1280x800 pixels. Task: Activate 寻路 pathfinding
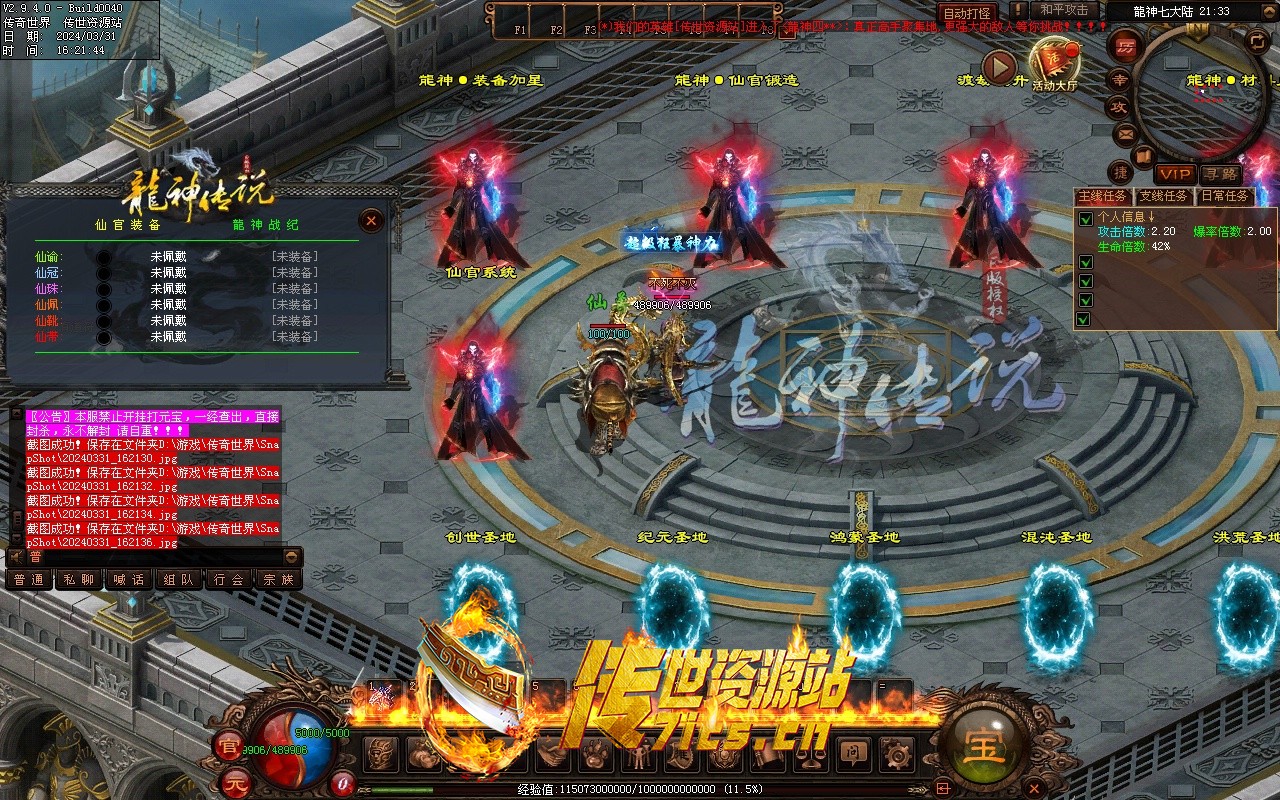1220,174
